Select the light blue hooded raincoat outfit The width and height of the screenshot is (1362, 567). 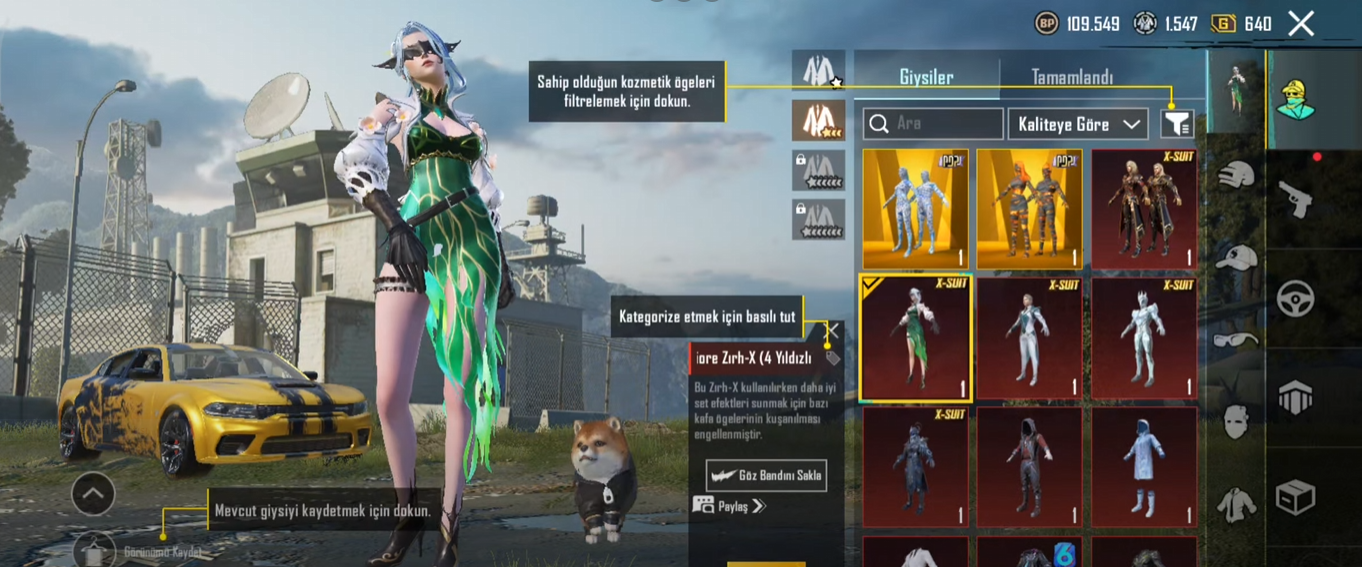click(x=1144, y=467)
